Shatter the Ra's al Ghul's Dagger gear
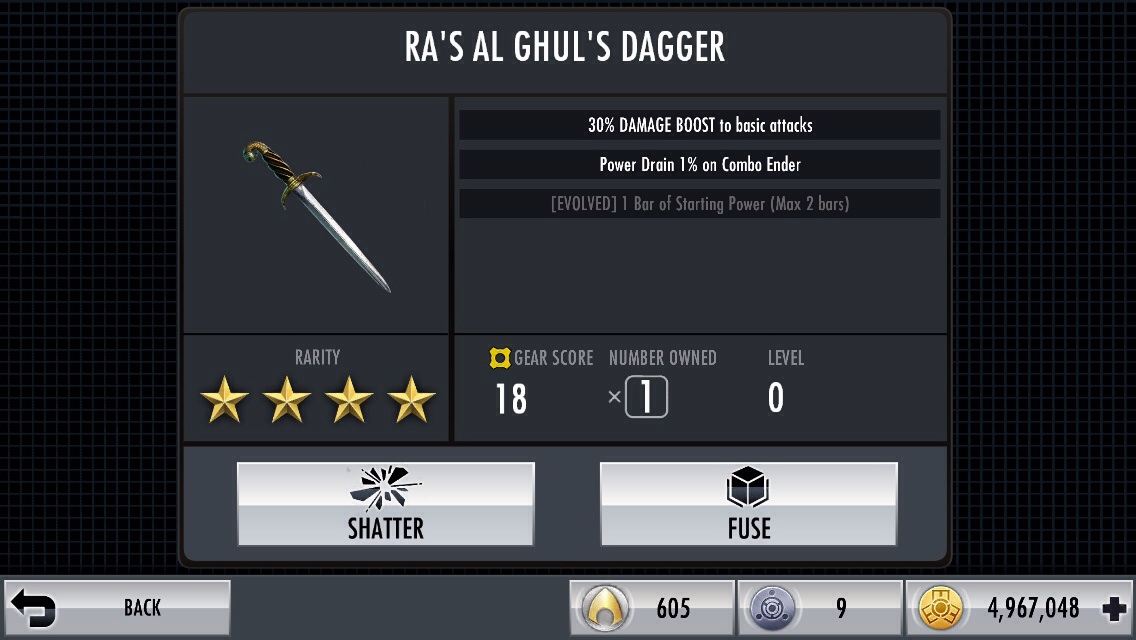The width and height of the screenshot is (1136, 640). pyautogui.click(x=385, y=504)
